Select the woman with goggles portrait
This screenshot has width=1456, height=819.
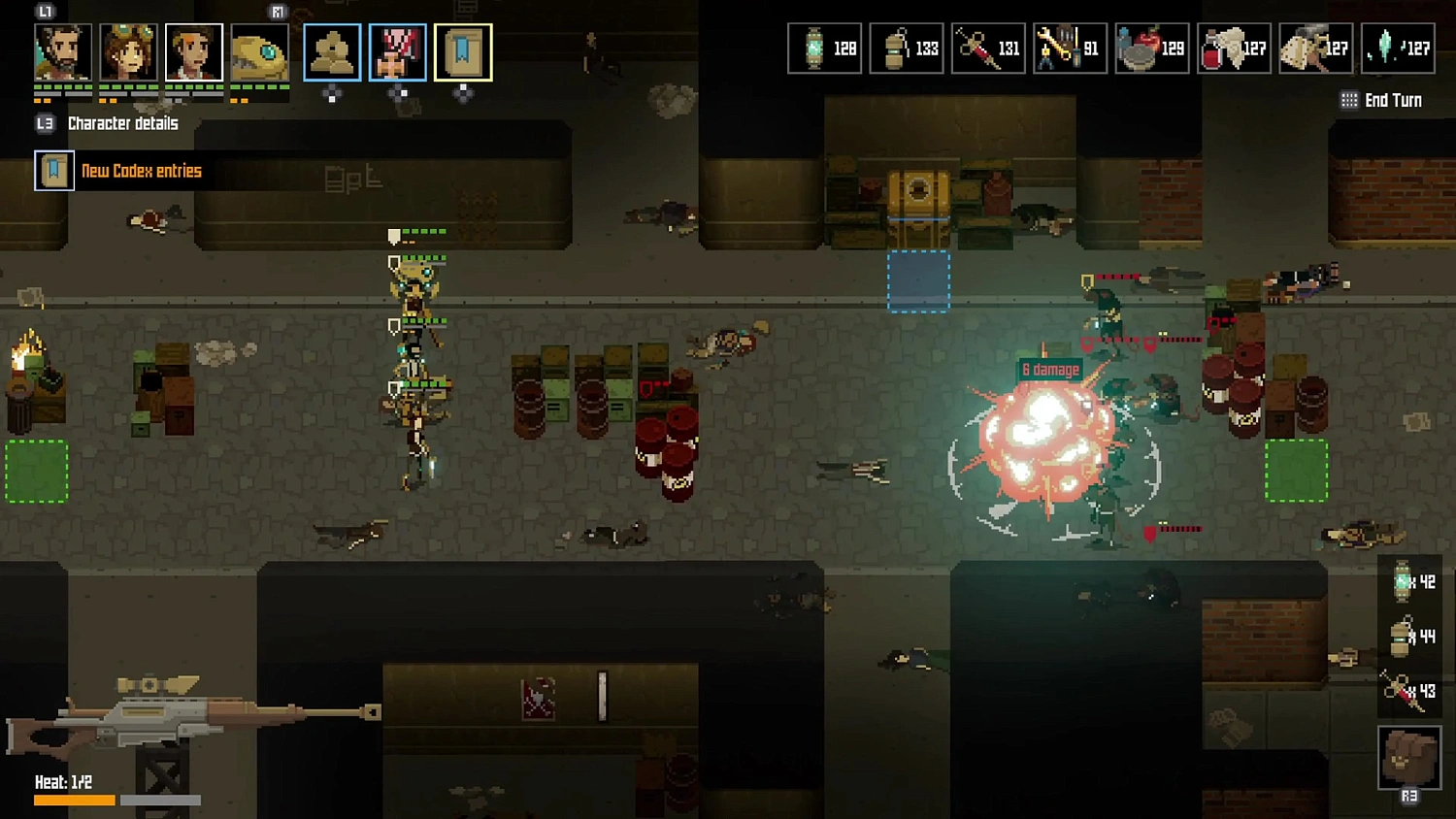click(x=128, y=52)
